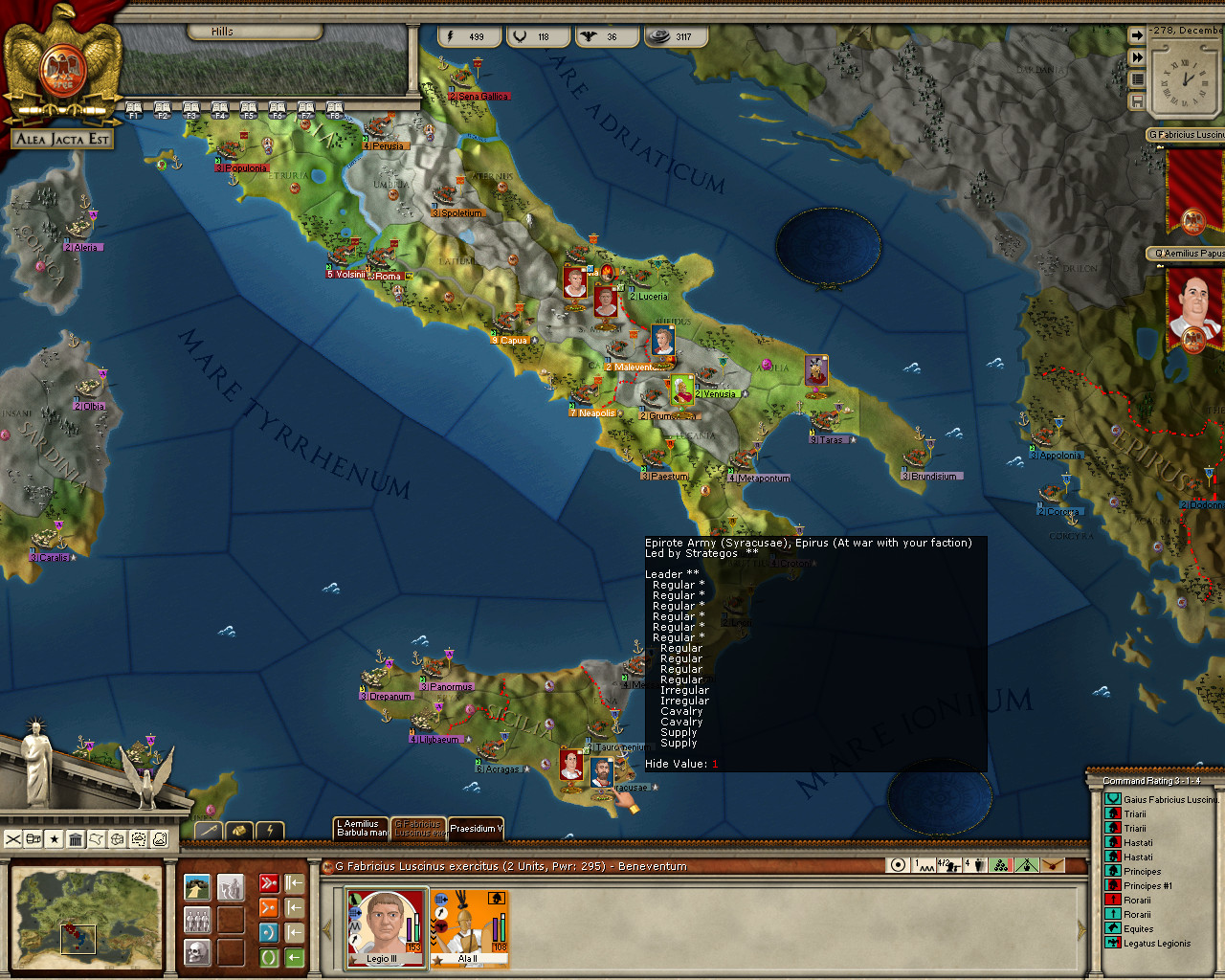Select the Ala II unit card
Image resolution: width=1225 pixels, height=980 pixels.
[x=469, y=926]
